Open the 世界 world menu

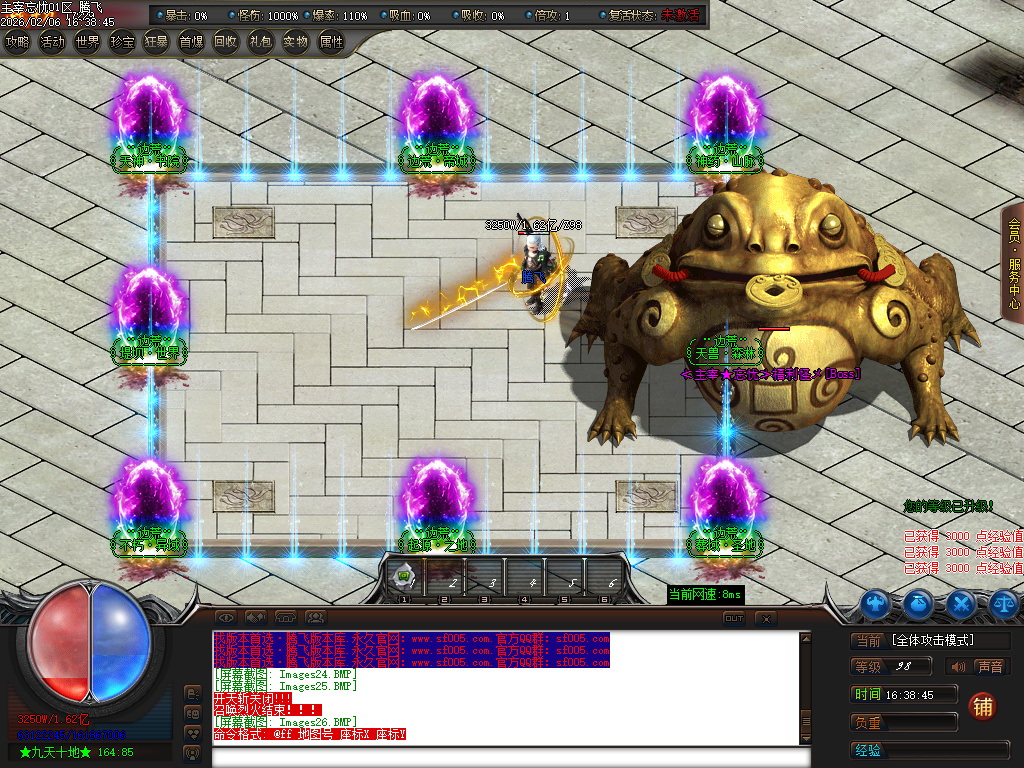[87, 42]
